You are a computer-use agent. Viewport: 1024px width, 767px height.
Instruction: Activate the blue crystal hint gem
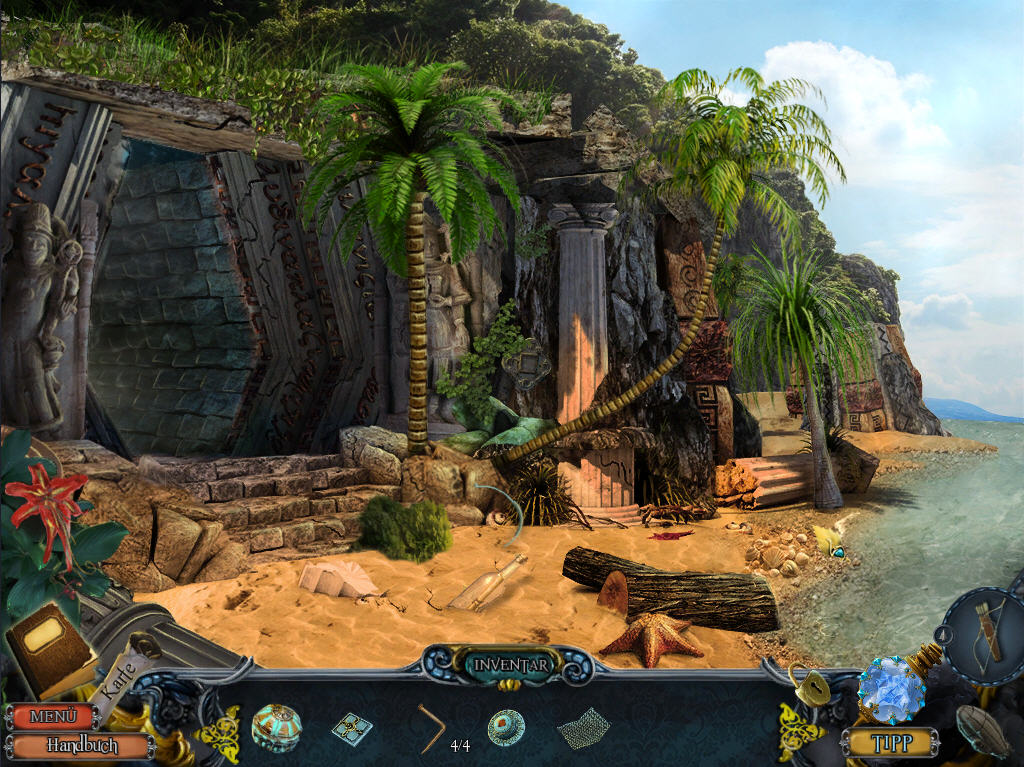[889, 689]
